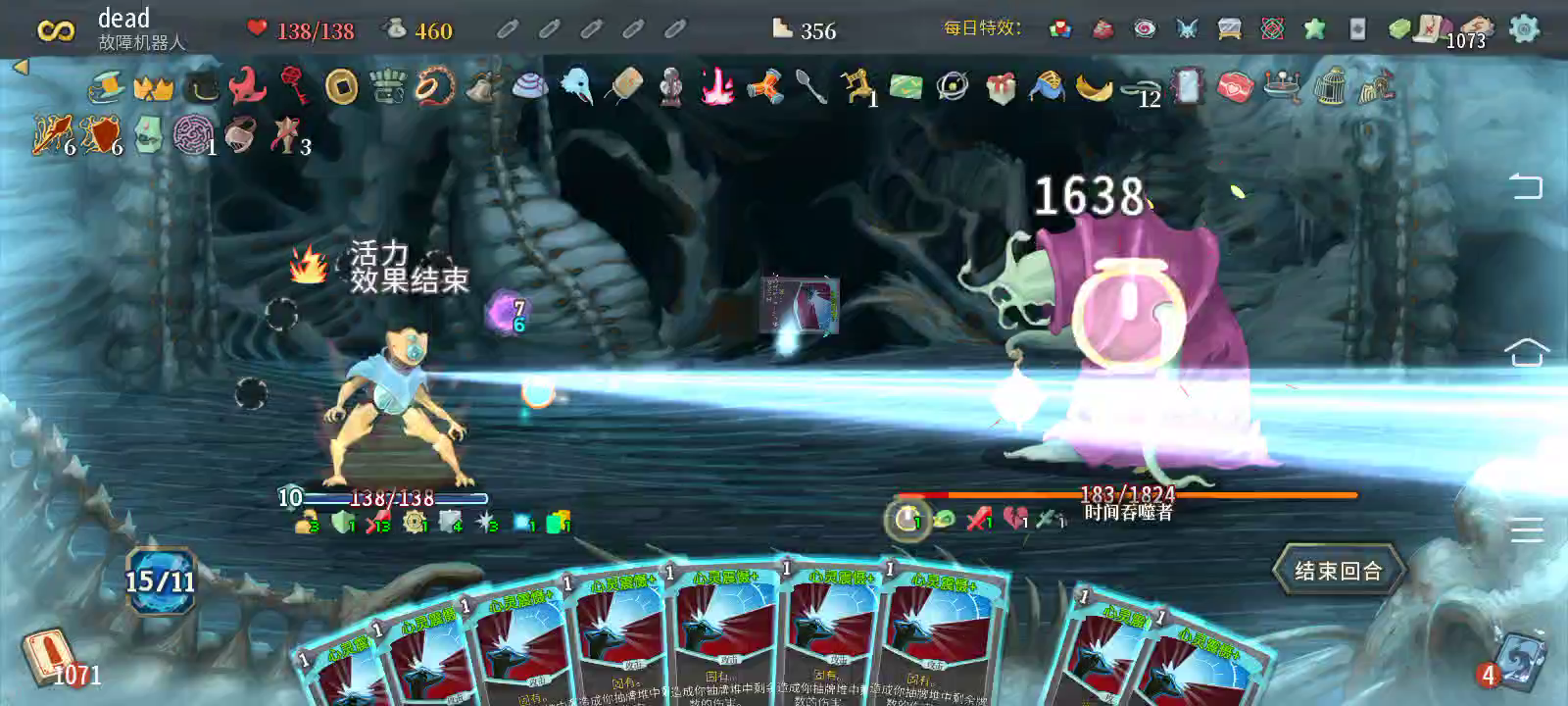Click the infinity endless-mode icon
The image size is (1568, 706).
point(55,30)
